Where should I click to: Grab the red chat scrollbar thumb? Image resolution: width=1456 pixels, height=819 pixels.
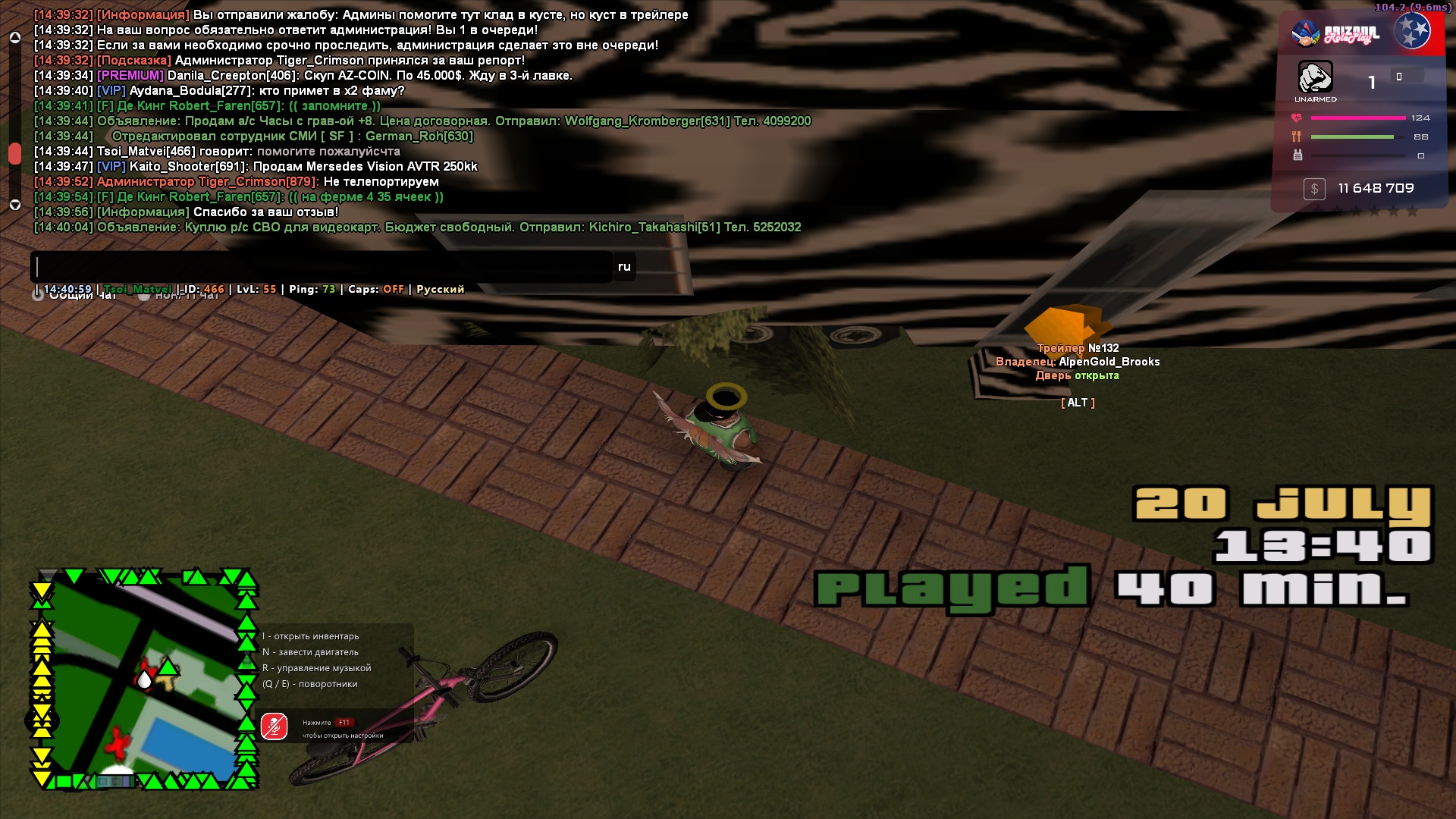pyautogui.click(x=14, y=153)
